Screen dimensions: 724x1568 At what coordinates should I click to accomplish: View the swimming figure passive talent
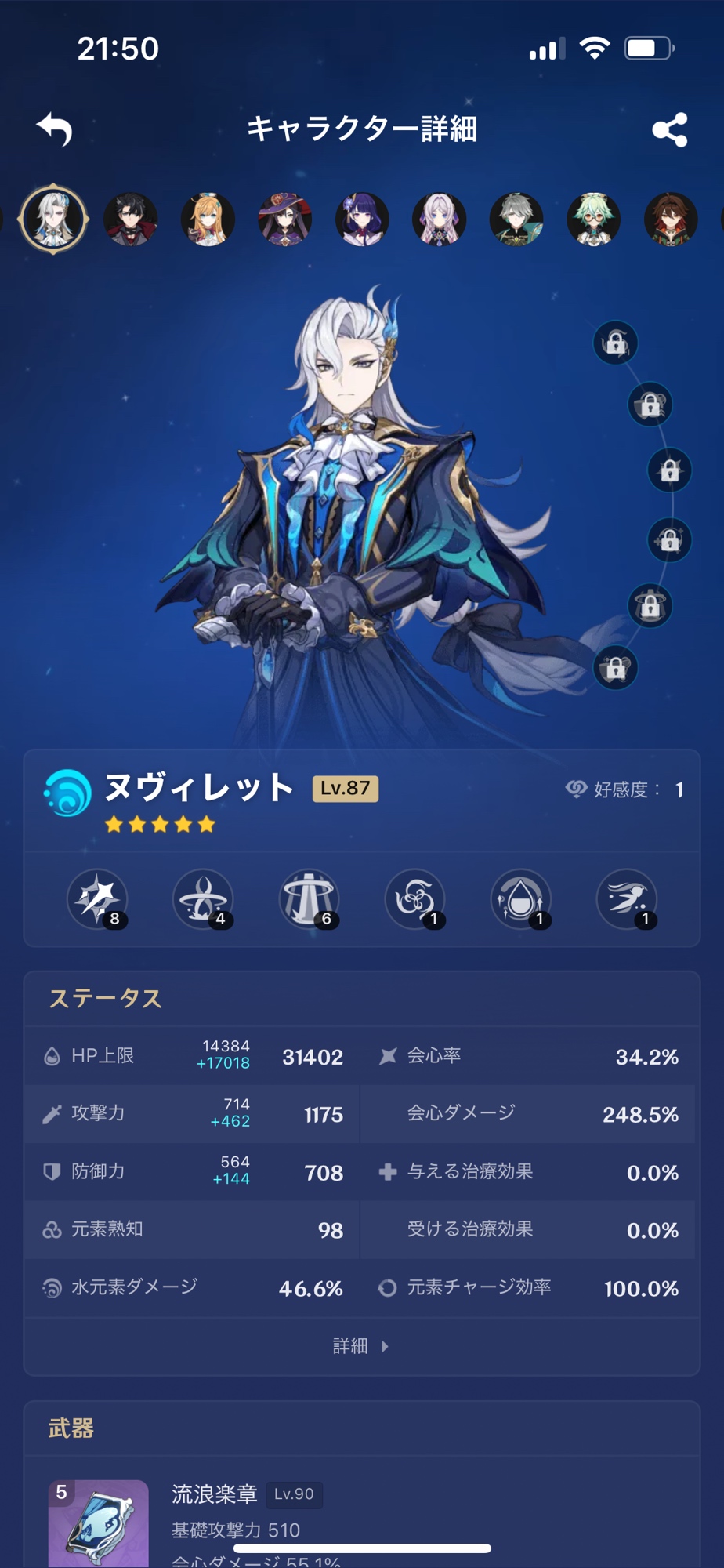click(627, 899)
